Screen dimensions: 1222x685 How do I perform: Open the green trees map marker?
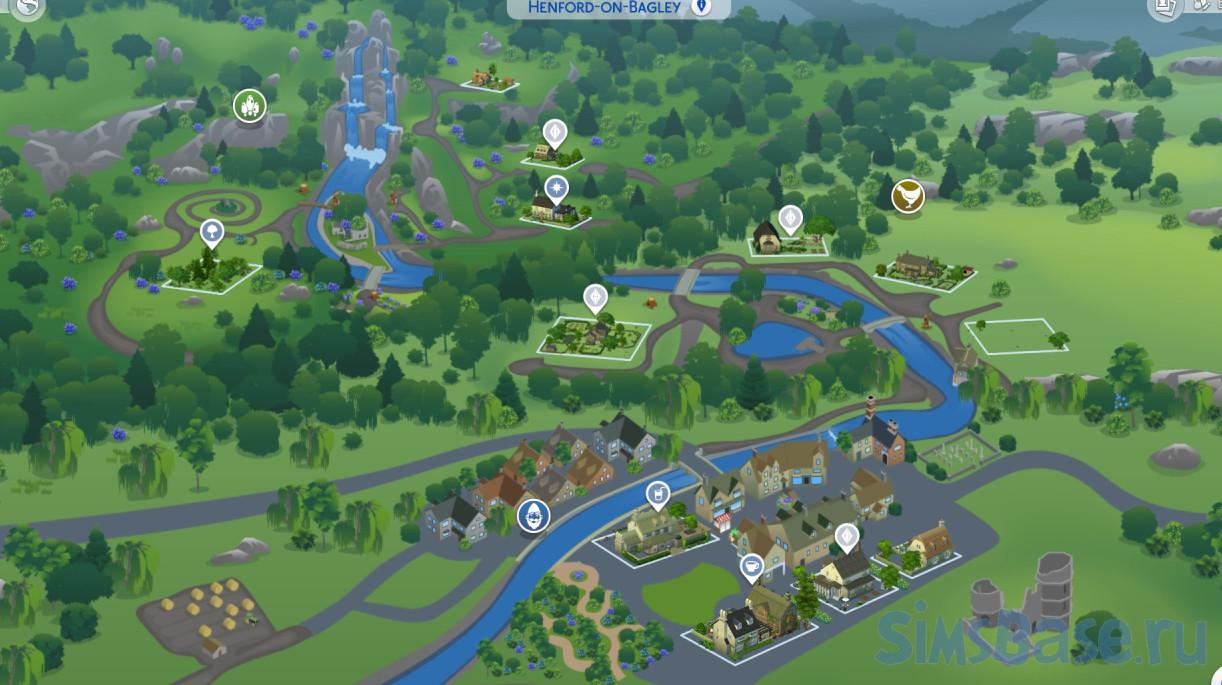pyautogui.click(x=249, y=105)
